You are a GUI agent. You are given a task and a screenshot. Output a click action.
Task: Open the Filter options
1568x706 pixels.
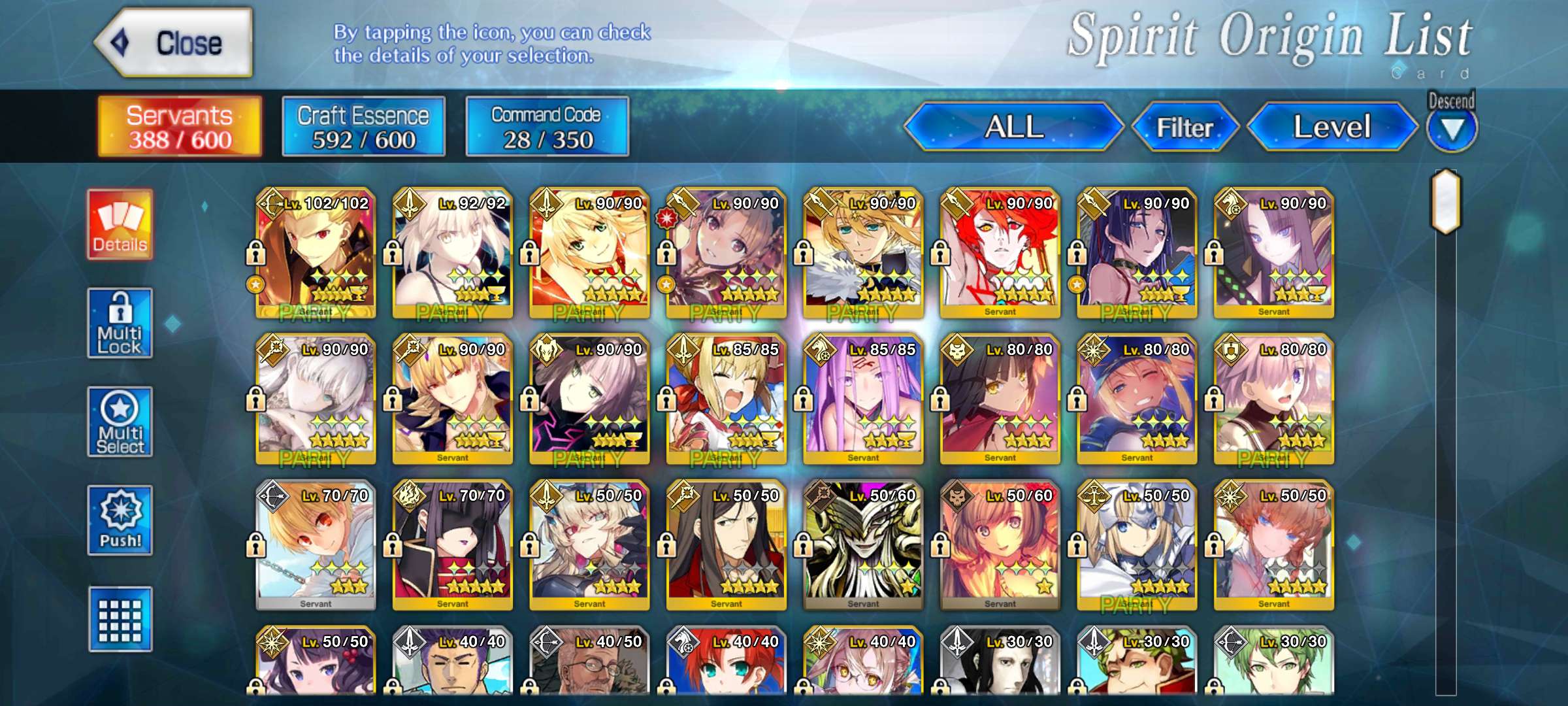point(1184,127)
